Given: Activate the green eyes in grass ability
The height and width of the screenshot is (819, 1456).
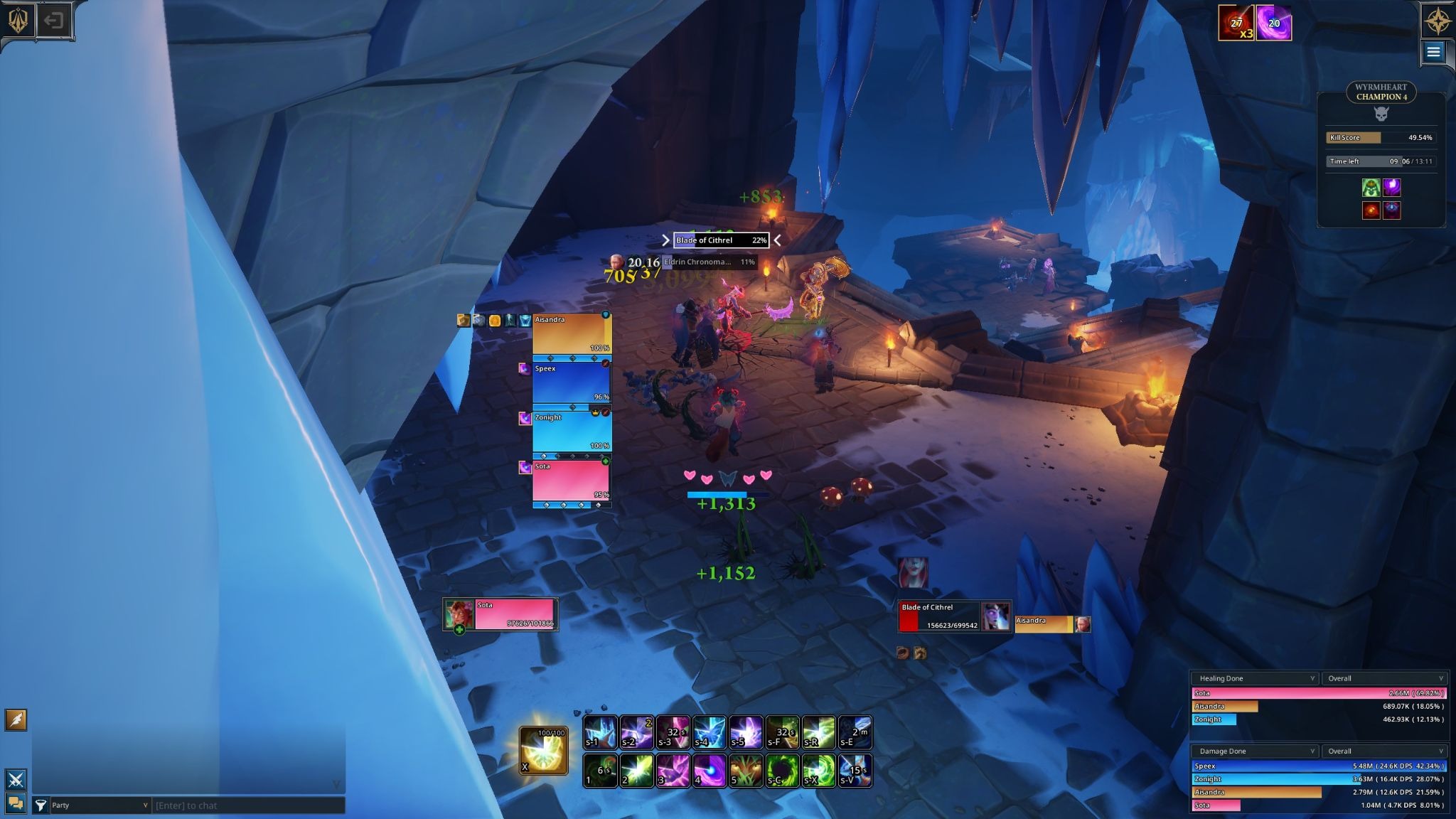Looking at the screenshot, I should point(746,771).
